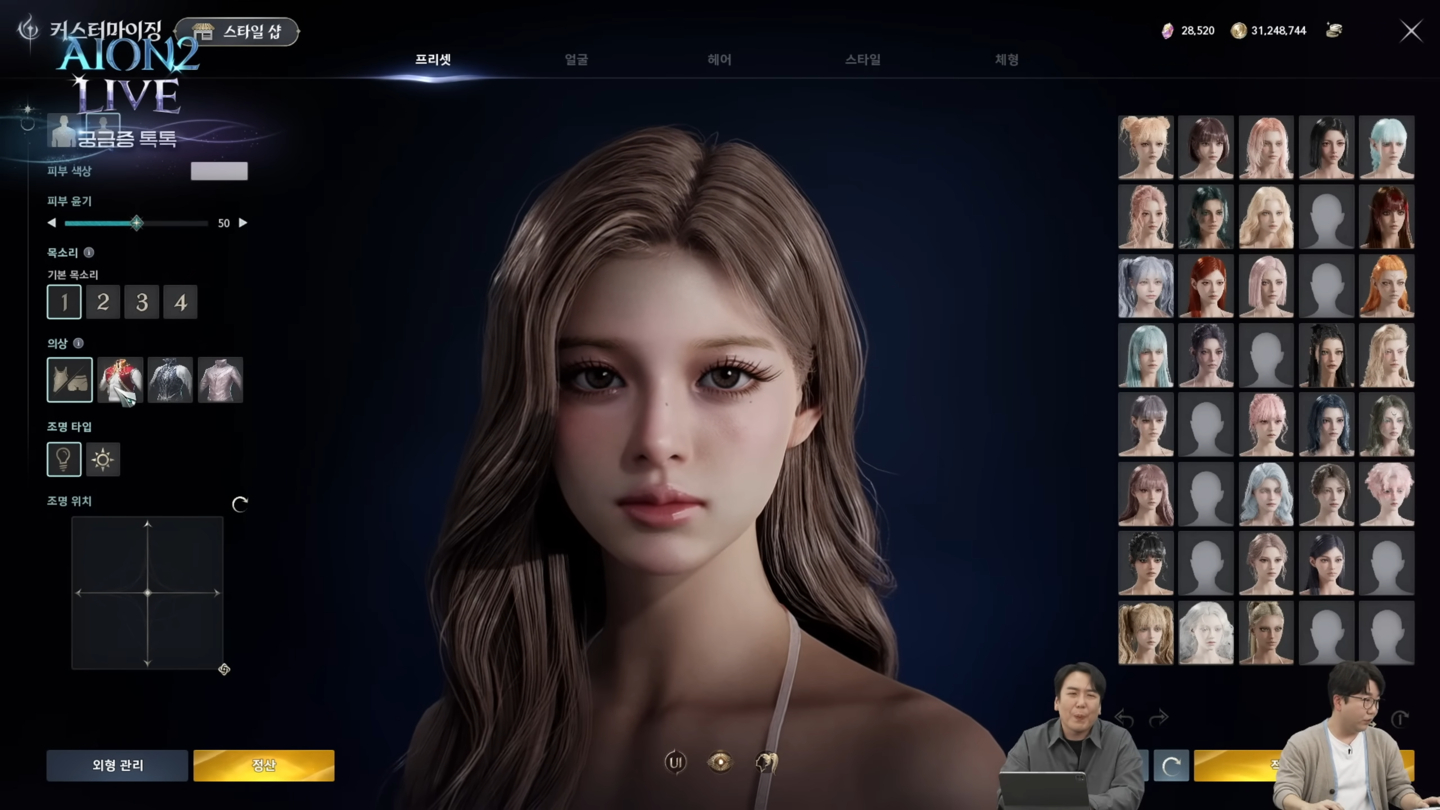
Task: Select the light bulb lighting type
Action: point(64,459)
